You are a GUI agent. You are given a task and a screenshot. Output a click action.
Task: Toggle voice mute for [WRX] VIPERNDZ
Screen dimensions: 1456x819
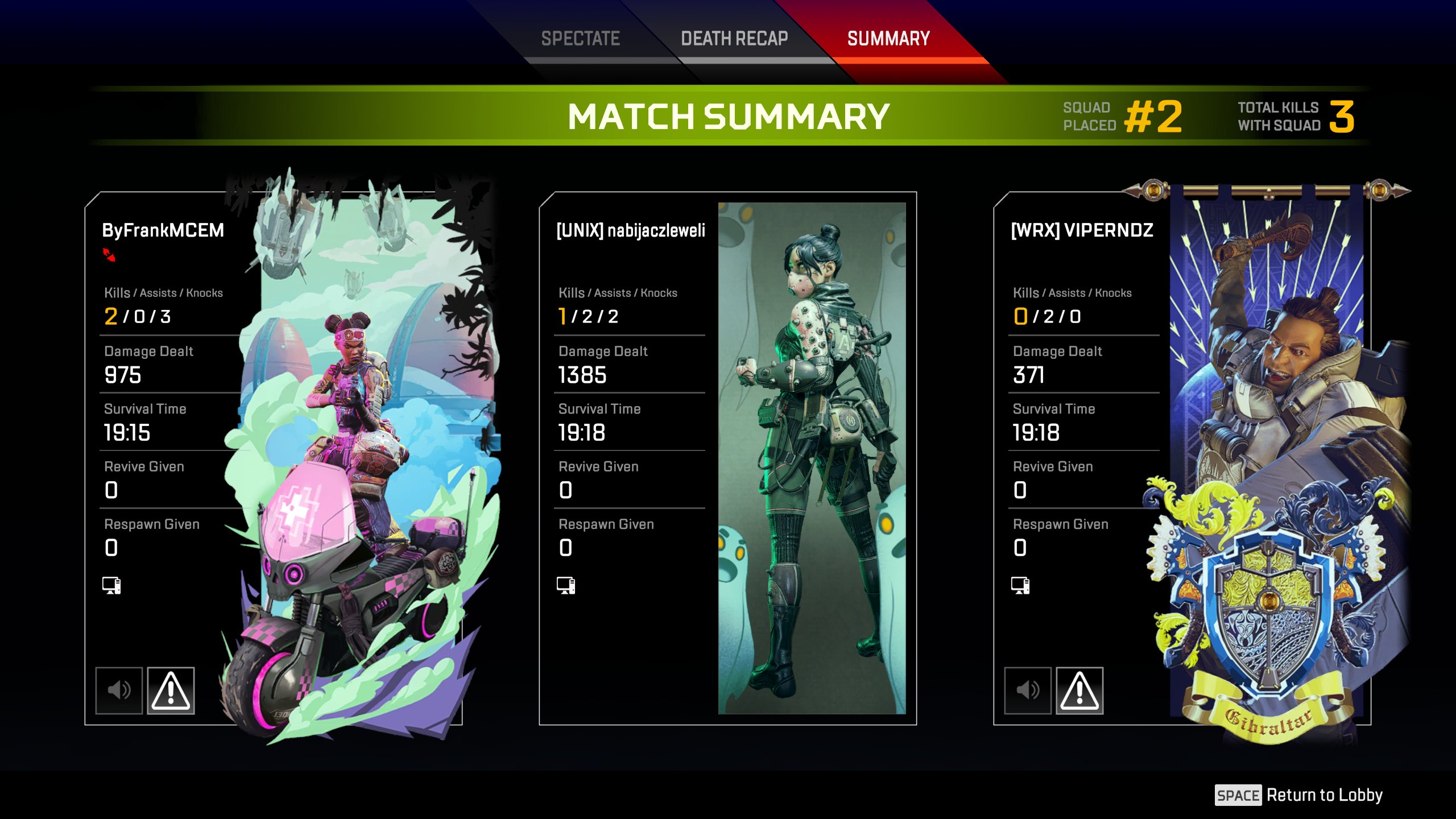(1028, 690)
